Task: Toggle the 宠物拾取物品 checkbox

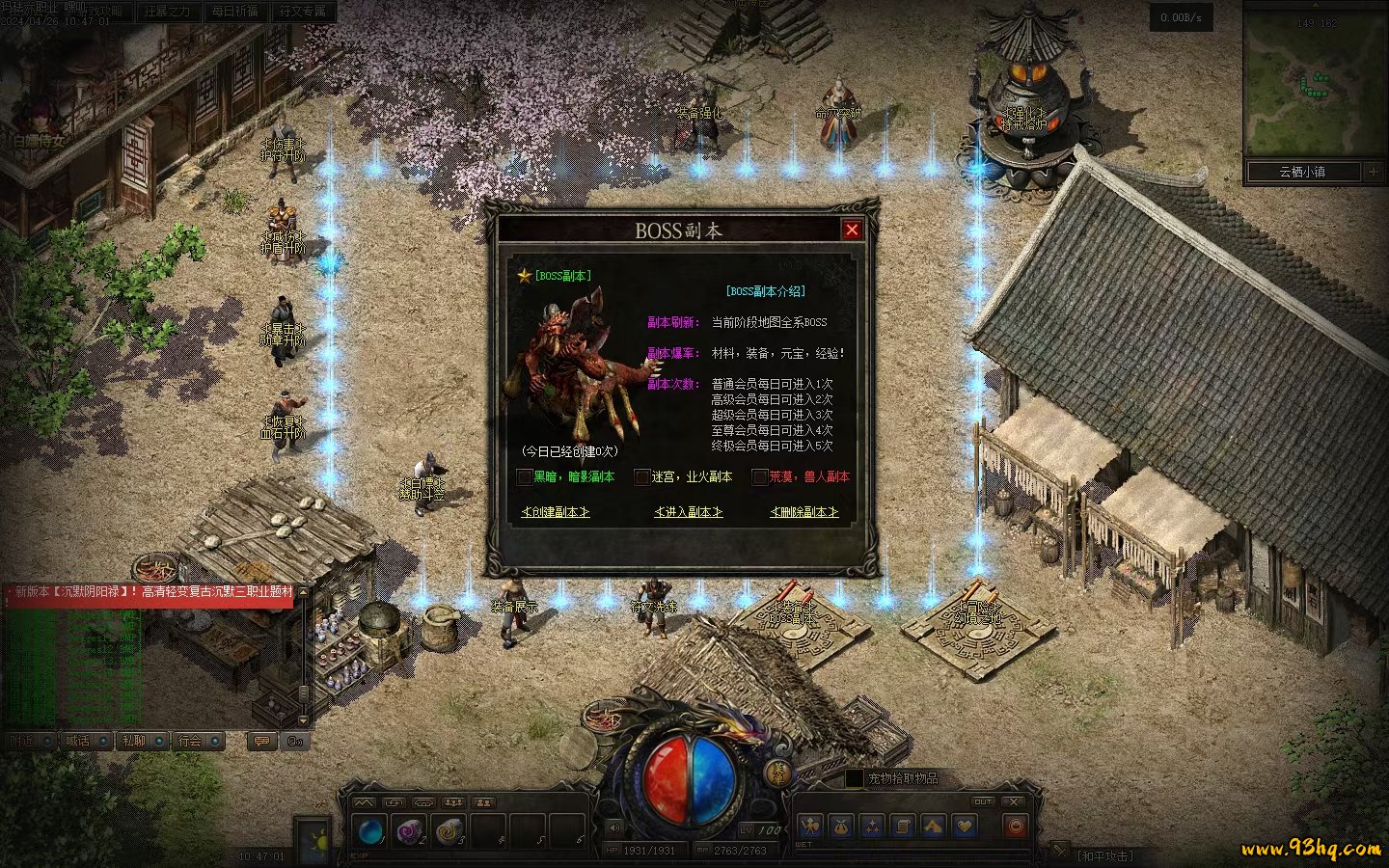Action: click(x=854, y=778)
